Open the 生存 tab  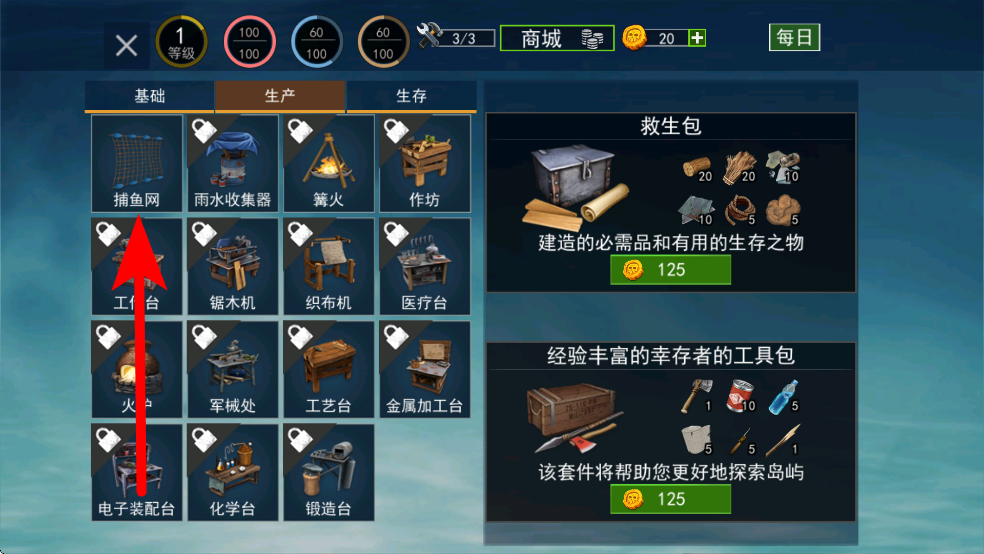click(411, 97)
